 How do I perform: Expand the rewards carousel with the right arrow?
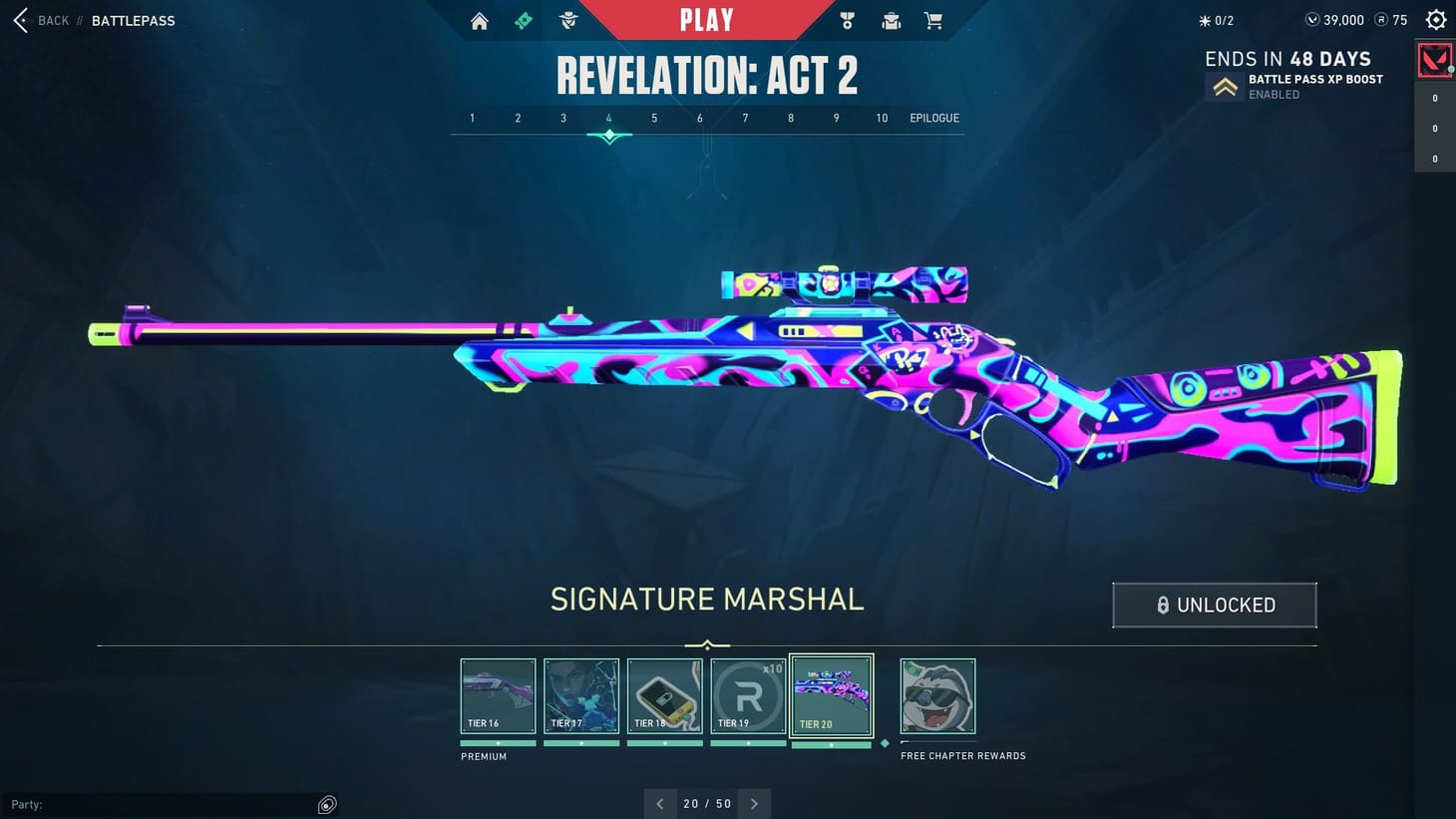pyautogui.click(x=755, y=803)
